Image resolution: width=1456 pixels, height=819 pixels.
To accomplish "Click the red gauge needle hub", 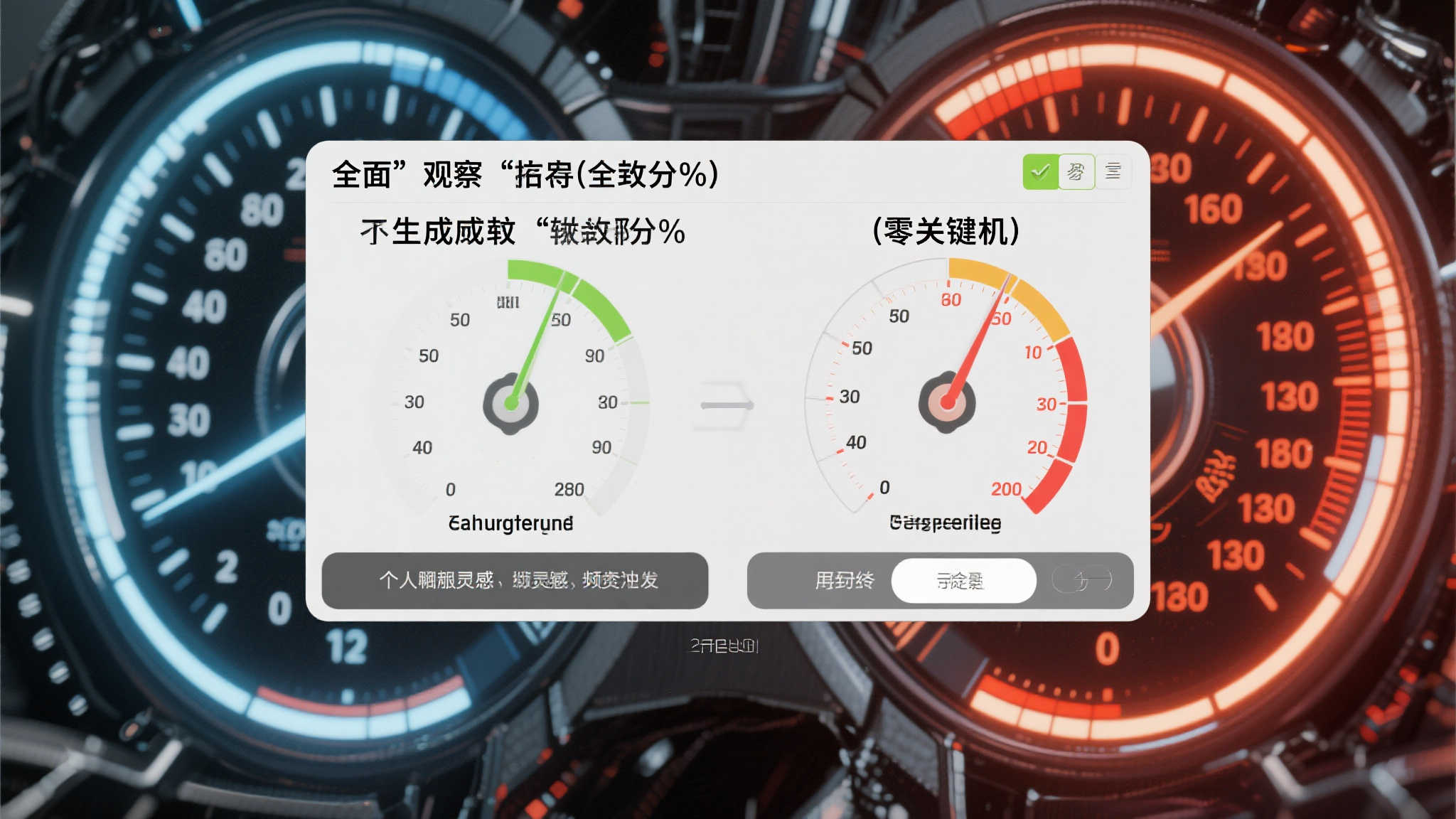I will click(946, 403).
